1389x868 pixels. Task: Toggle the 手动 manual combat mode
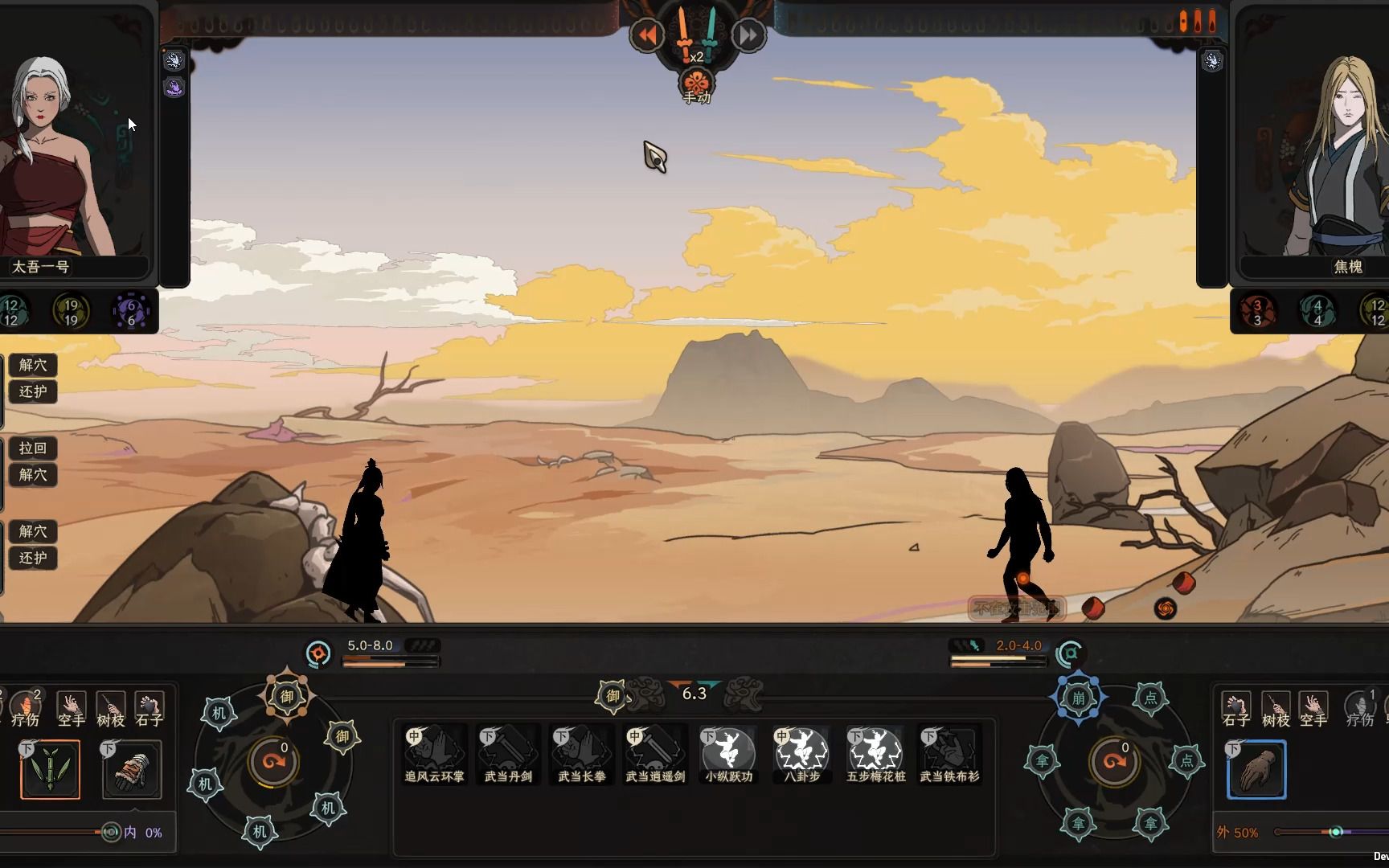(x=697, y=84)
